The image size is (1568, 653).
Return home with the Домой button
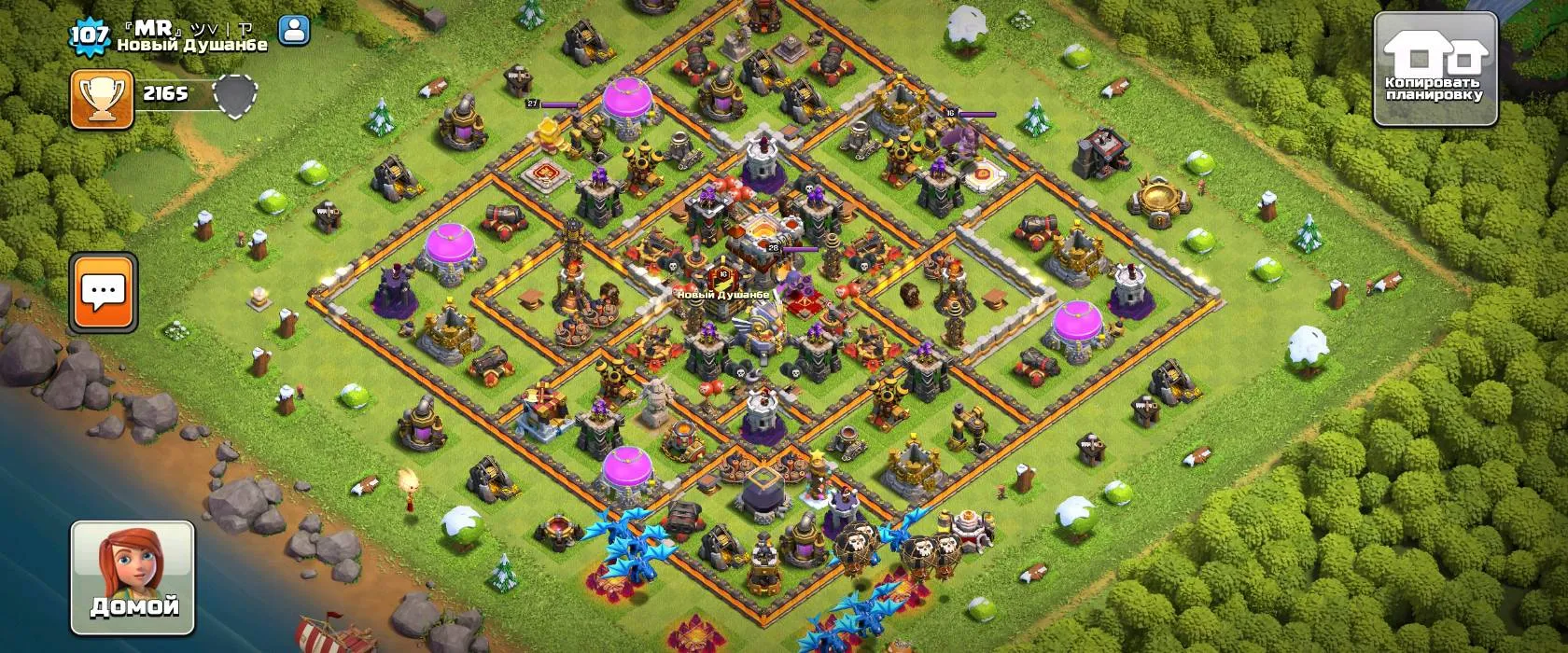coord(133,577)
